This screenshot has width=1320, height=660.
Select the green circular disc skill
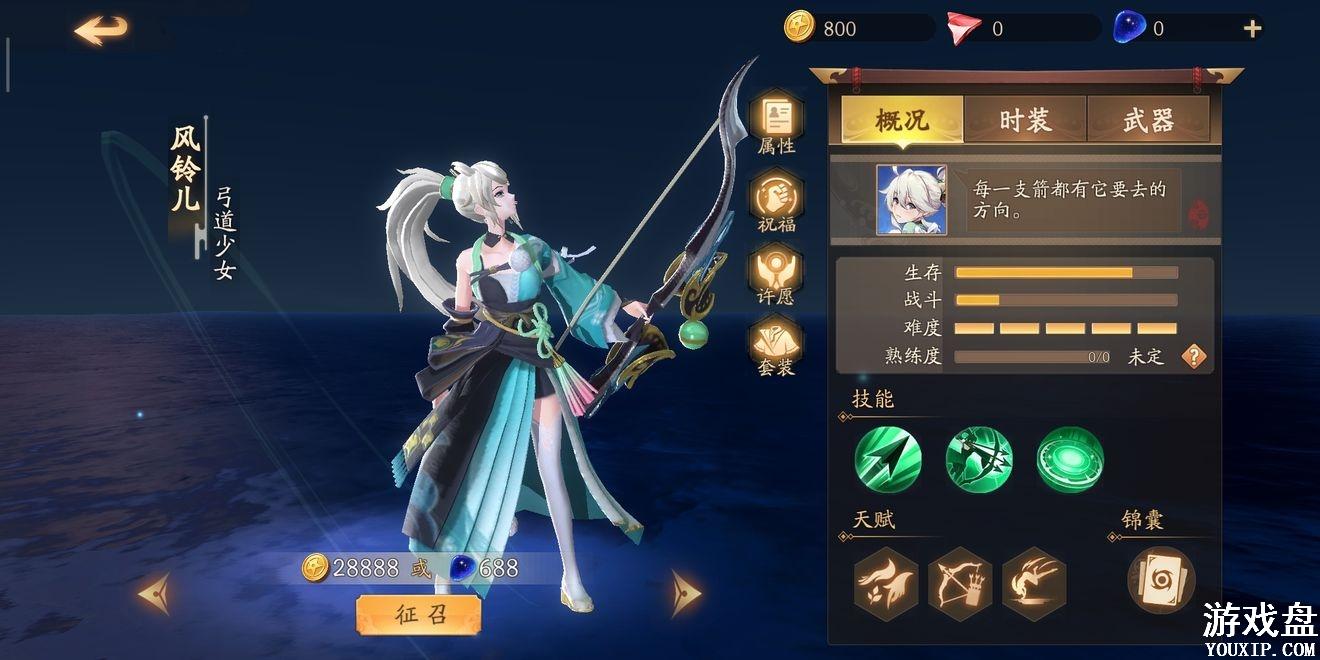(x=1070, y=460)
